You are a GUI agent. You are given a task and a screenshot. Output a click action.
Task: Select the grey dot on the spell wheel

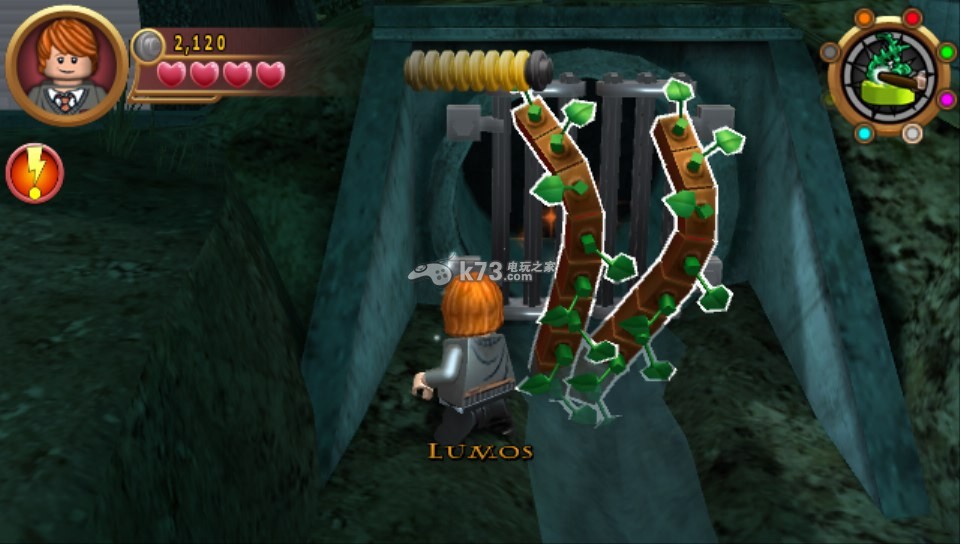point(830,52)
